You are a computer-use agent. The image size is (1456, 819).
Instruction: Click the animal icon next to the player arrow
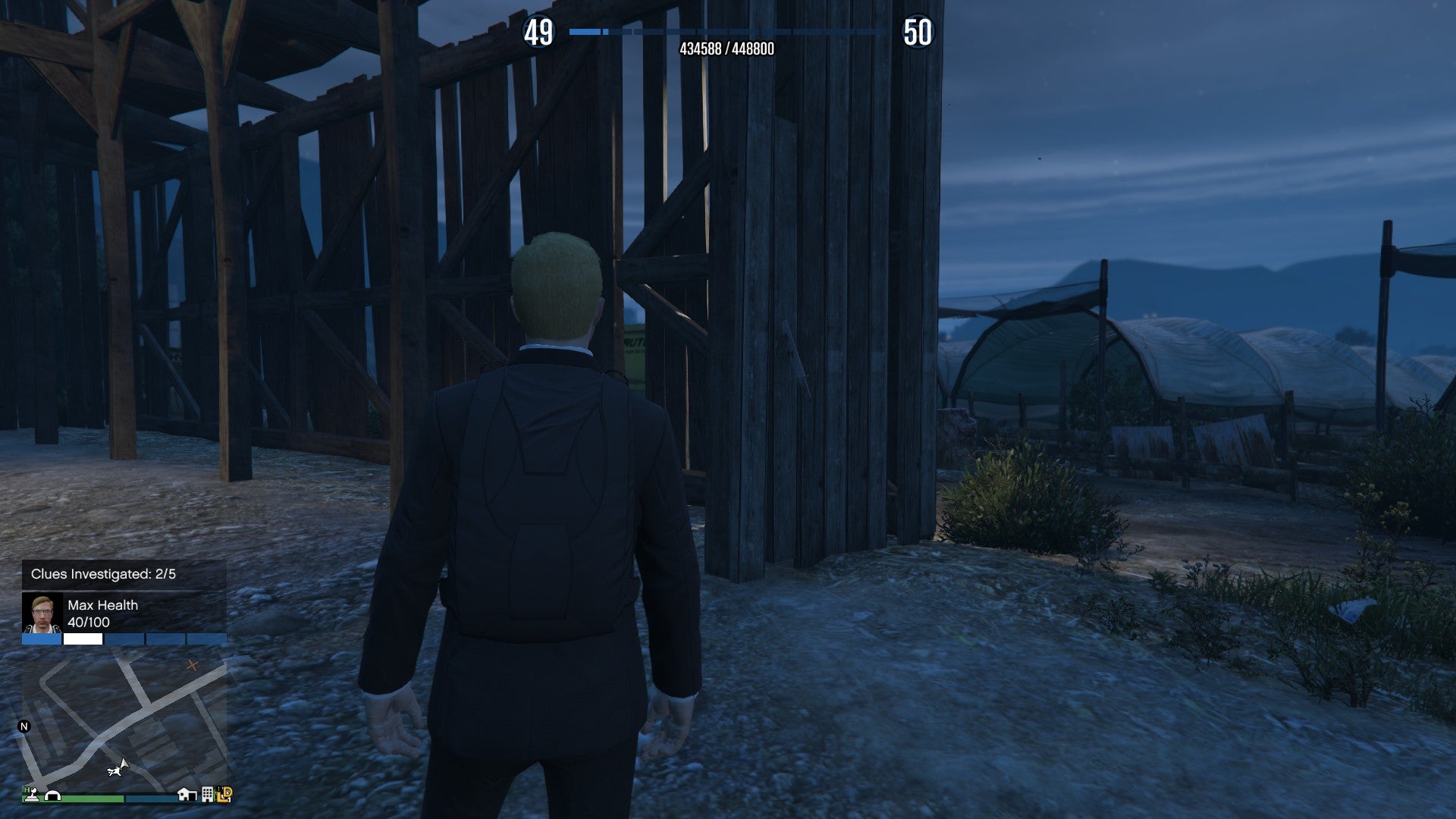[x=115, y=771]
